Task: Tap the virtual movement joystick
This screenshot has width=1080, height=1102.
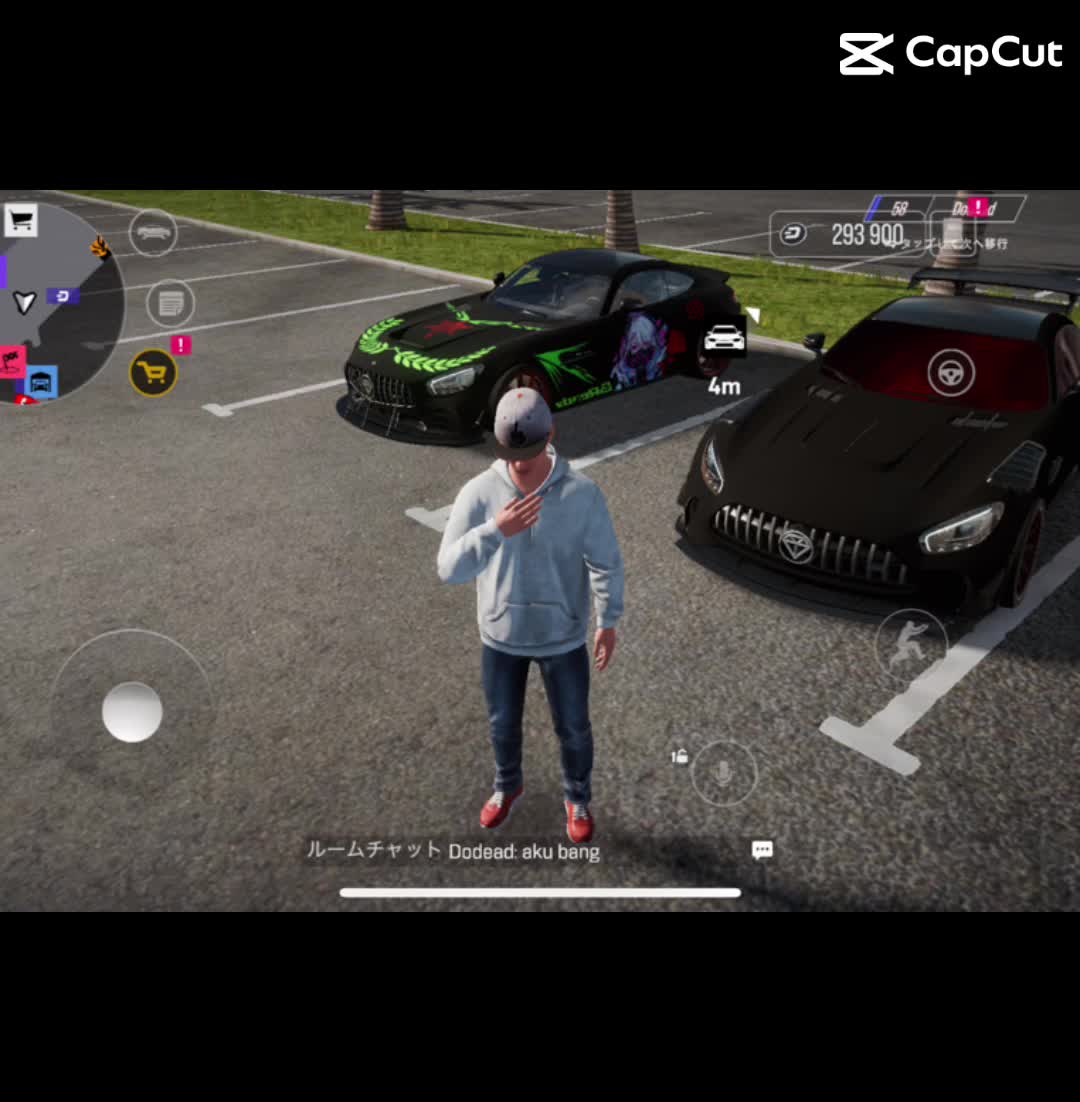Action: (132, 711)
